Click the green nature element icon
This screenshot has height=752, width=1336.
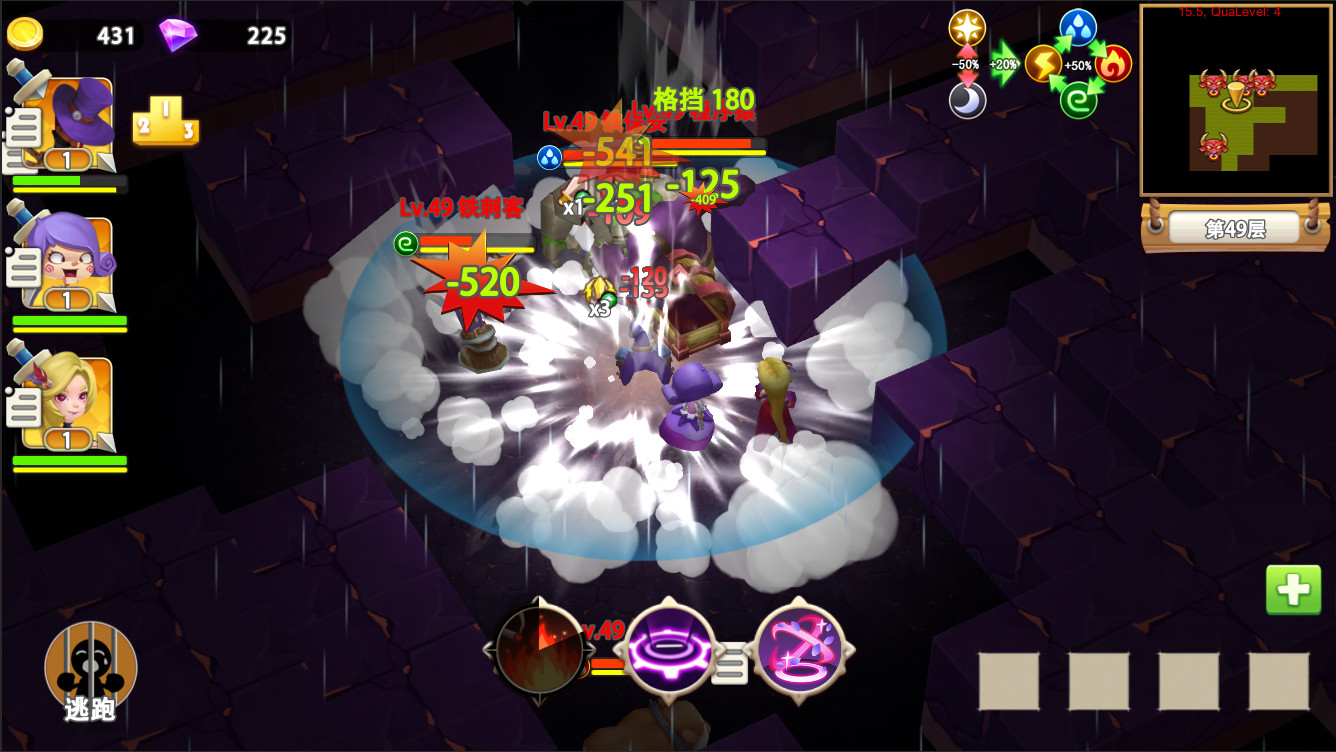[x=1079, y=100]
